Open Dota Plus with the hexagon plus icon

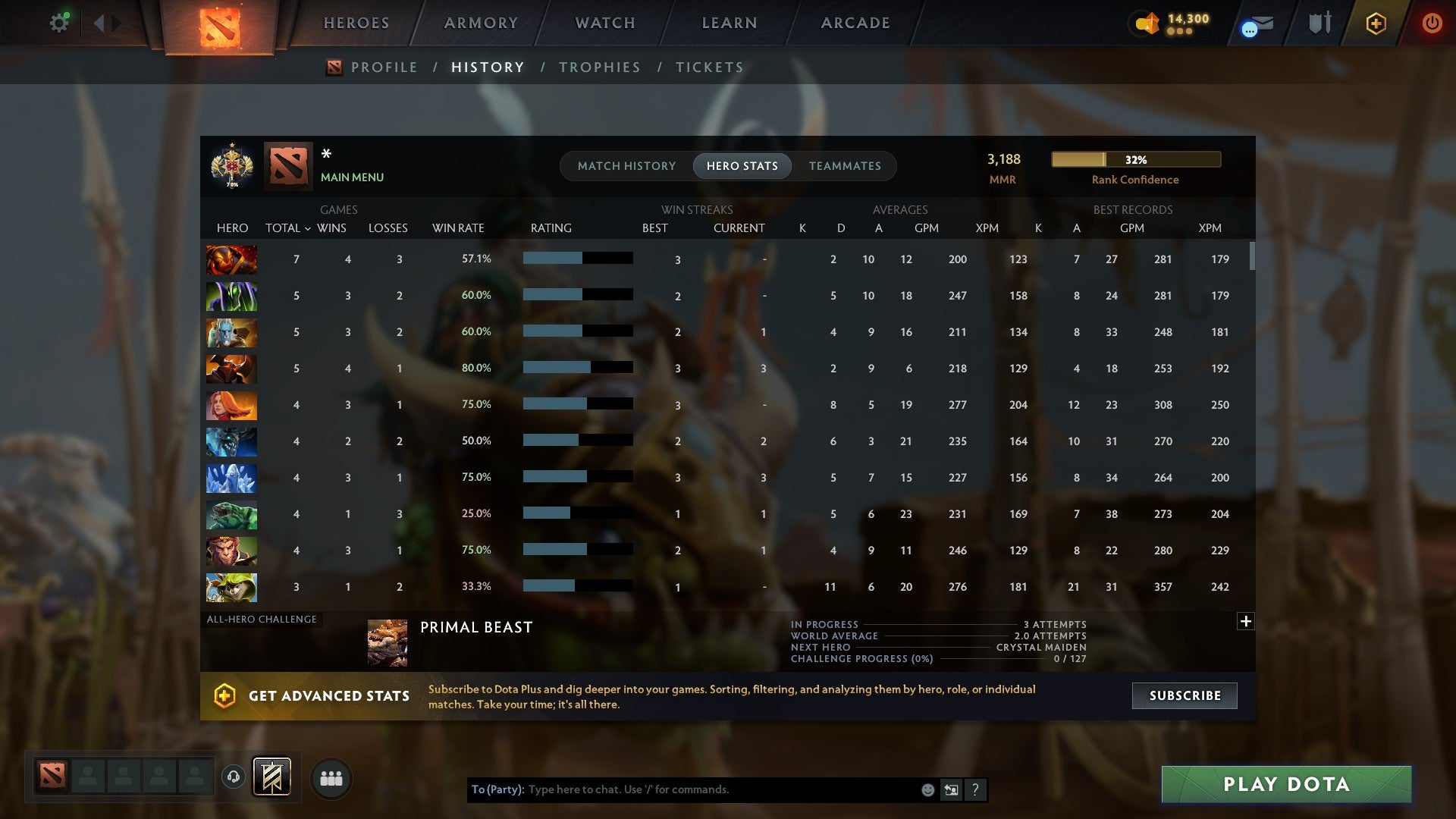[1375, 23]
